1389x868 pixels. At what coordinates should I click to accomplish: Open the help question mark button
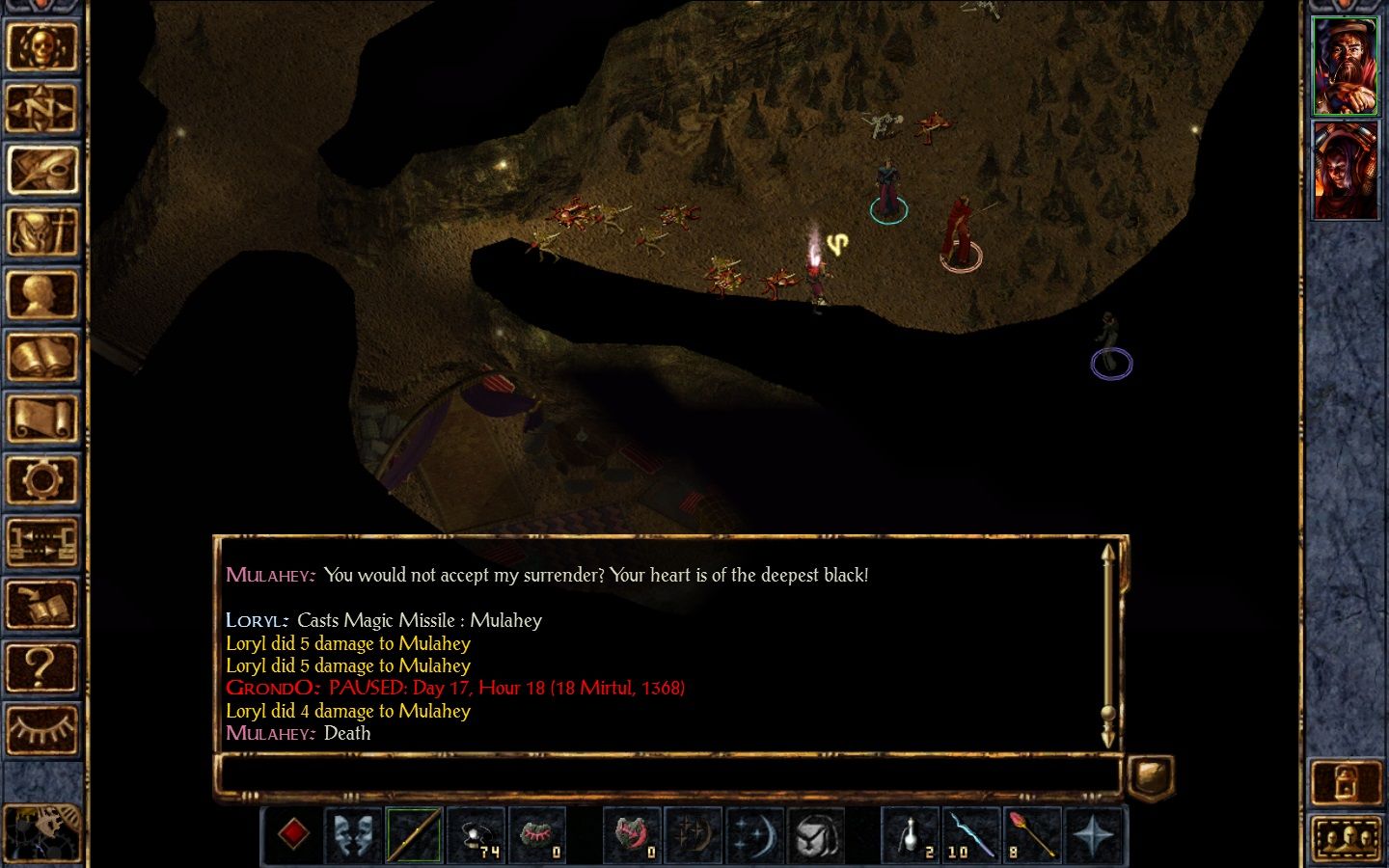pos(41,666)
